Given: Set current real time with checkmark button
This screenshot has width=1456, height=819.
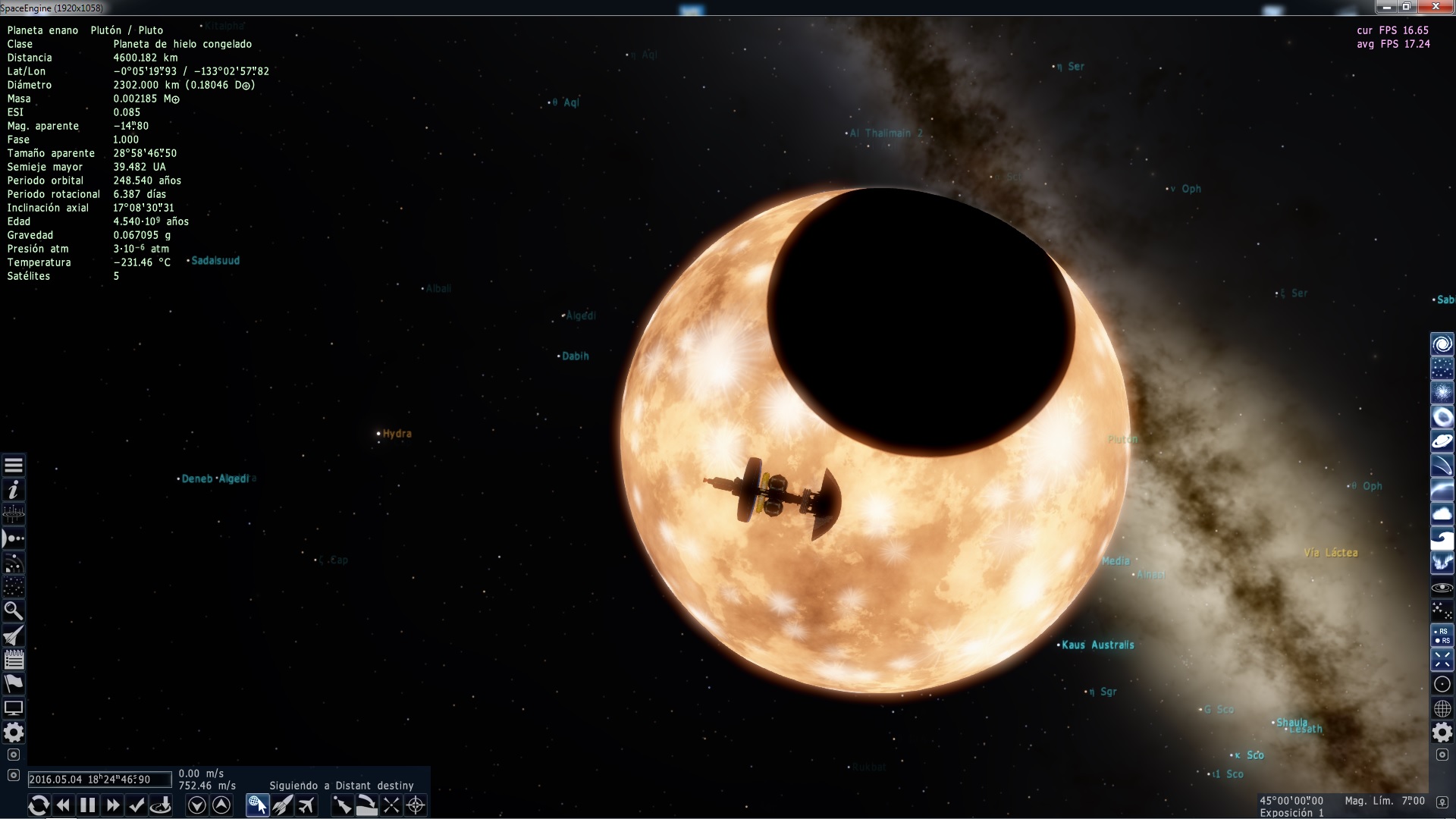Looking at the screenshot, I should (x=137, y=805).
